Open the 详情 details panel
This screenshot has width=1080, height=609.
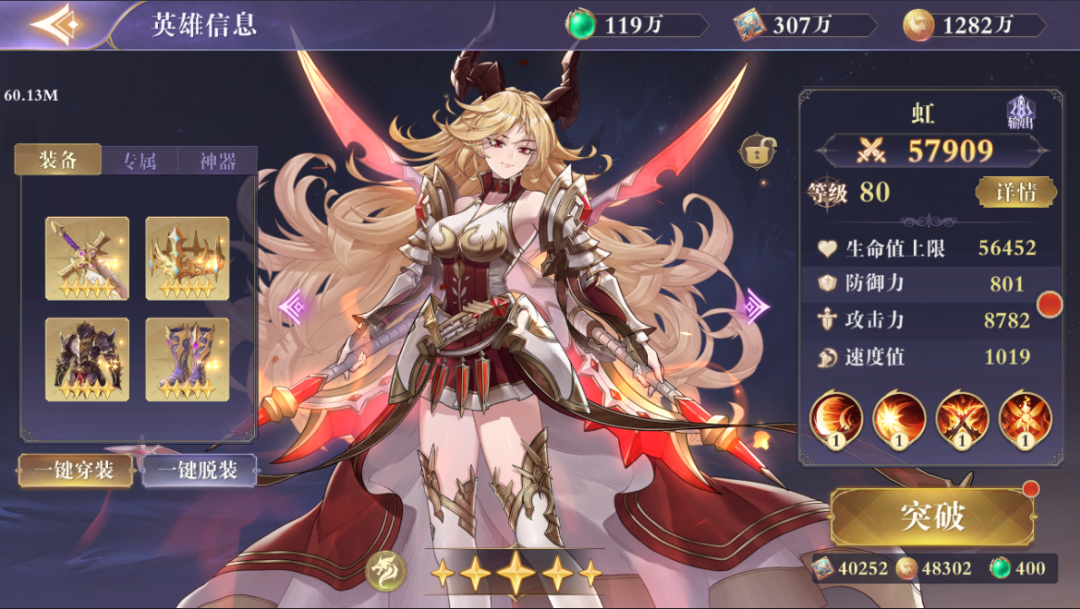1015,192
